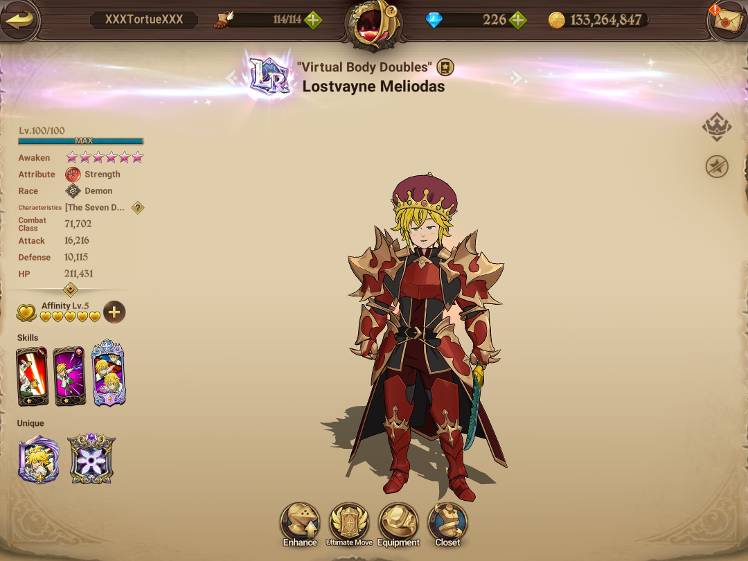Select the ultimate move skill card
748x561 pixels.
coord(108,374)
